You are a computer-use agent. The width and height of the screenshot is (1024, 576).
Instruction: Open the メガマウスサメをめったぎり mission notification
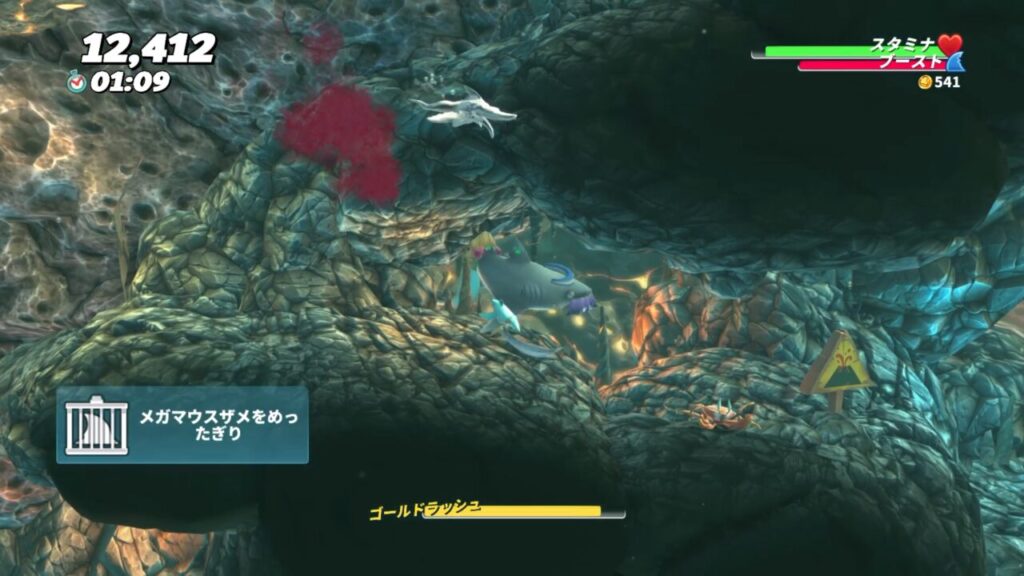(x=182, y=425)
